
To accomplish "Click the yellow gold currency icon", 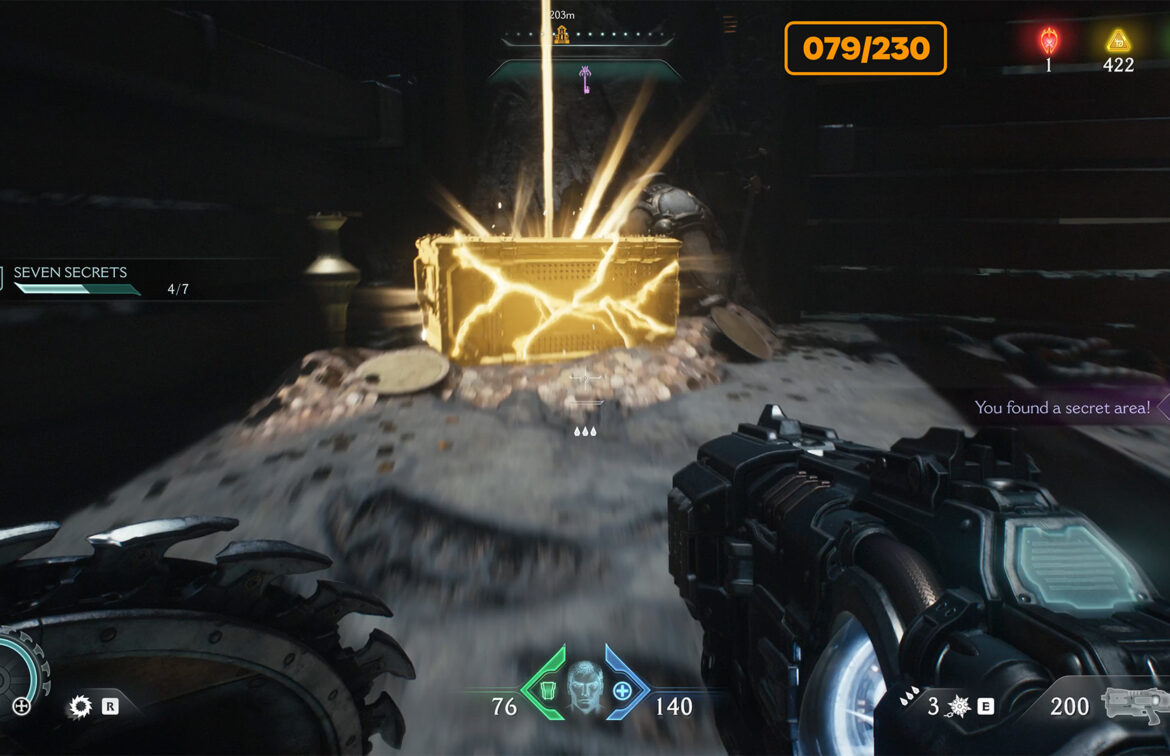I will pyautogui.click(x=1117, y=41).
